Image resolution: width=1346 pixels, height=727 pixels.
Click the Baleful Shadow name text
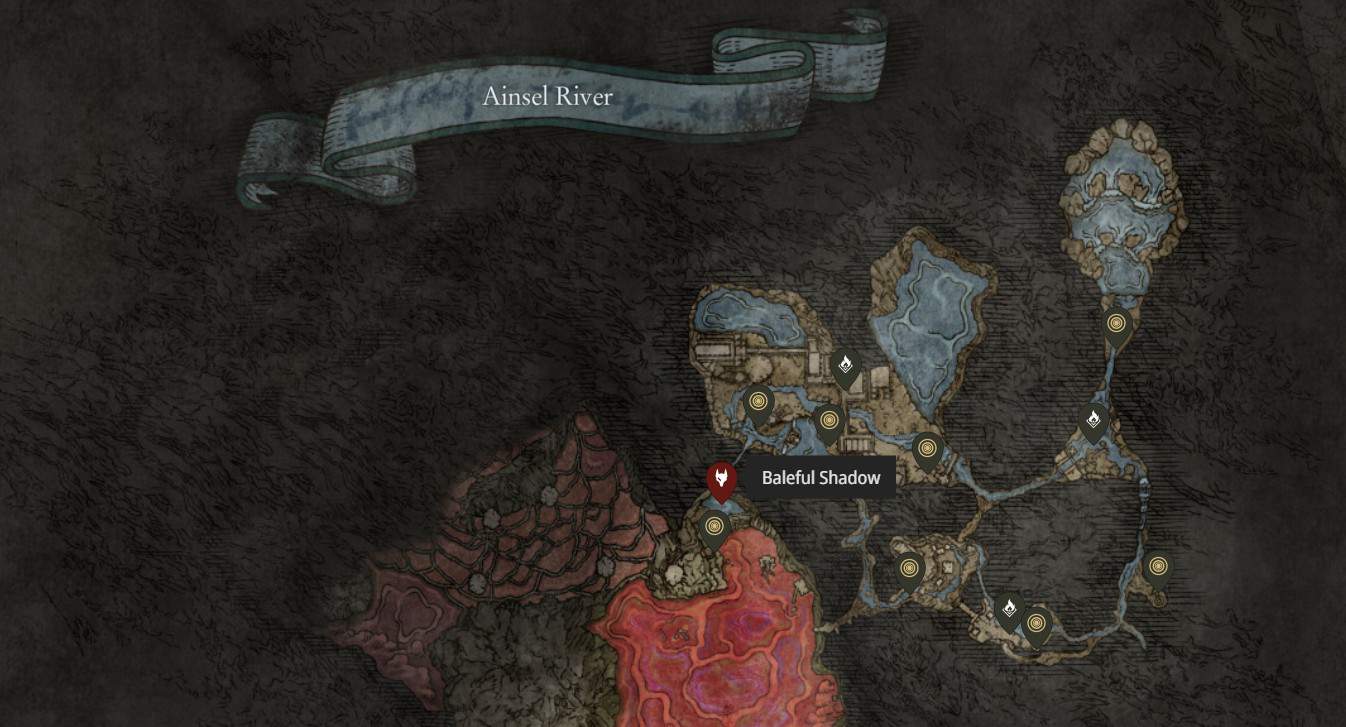point(820,477)
